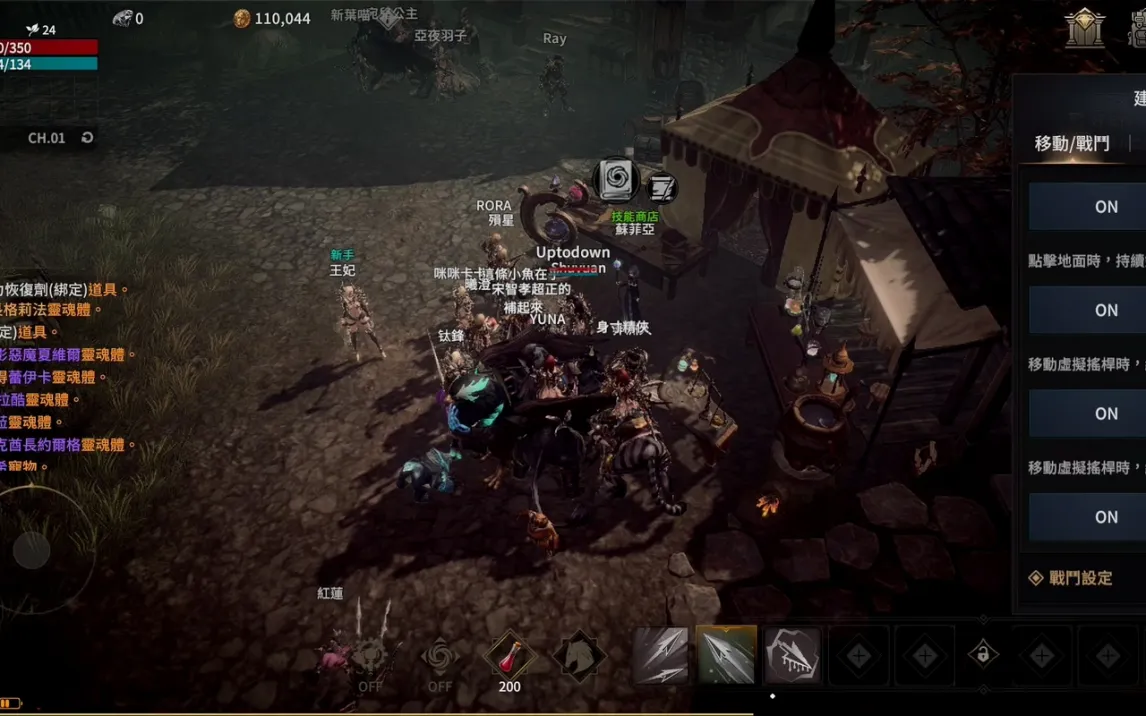
Task: Switch to the 移動/戰鬥 tab
Action: [1071, 144]
